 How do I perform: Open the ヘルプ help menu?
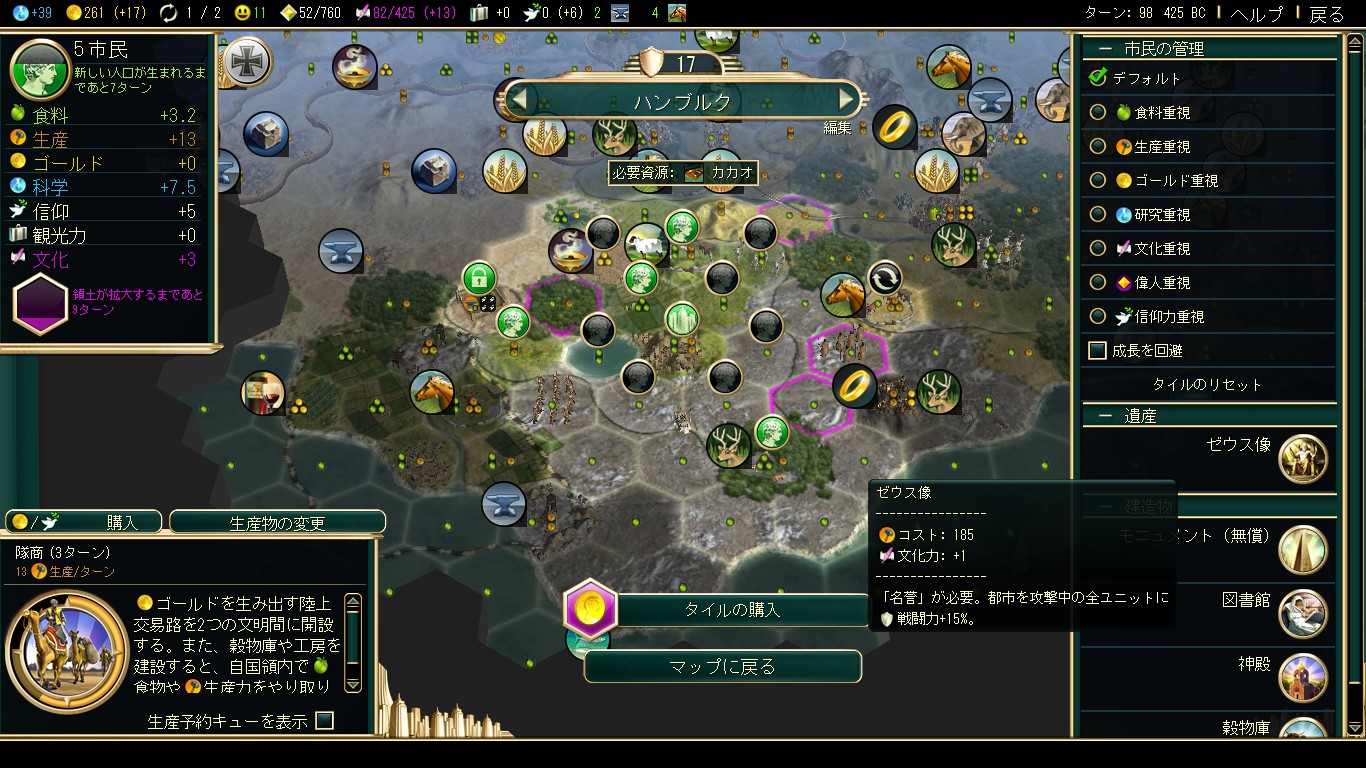point(1257,14)
